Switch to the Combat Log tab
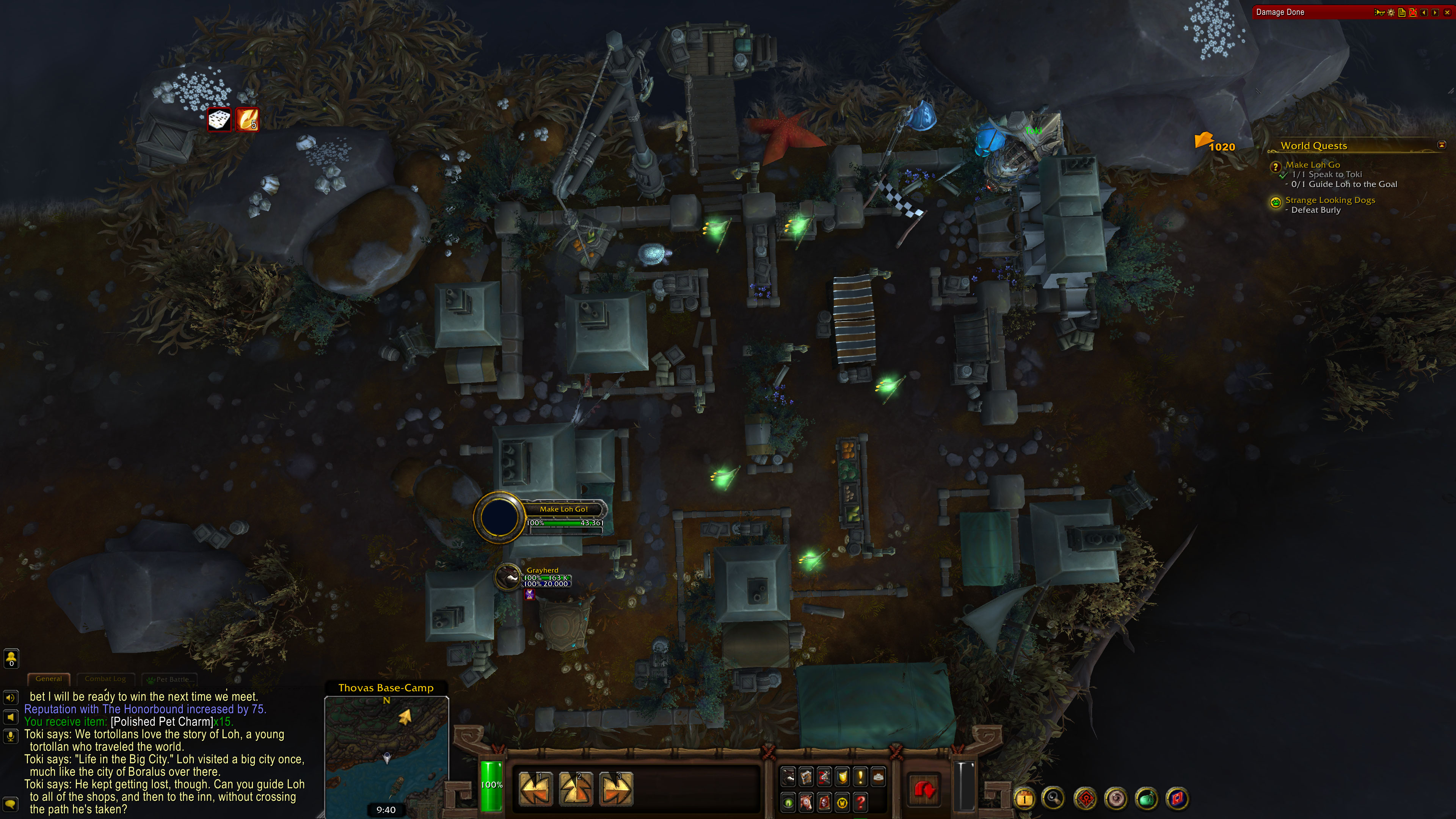This screenshot has height=819, width=1456. pos(105,679)
